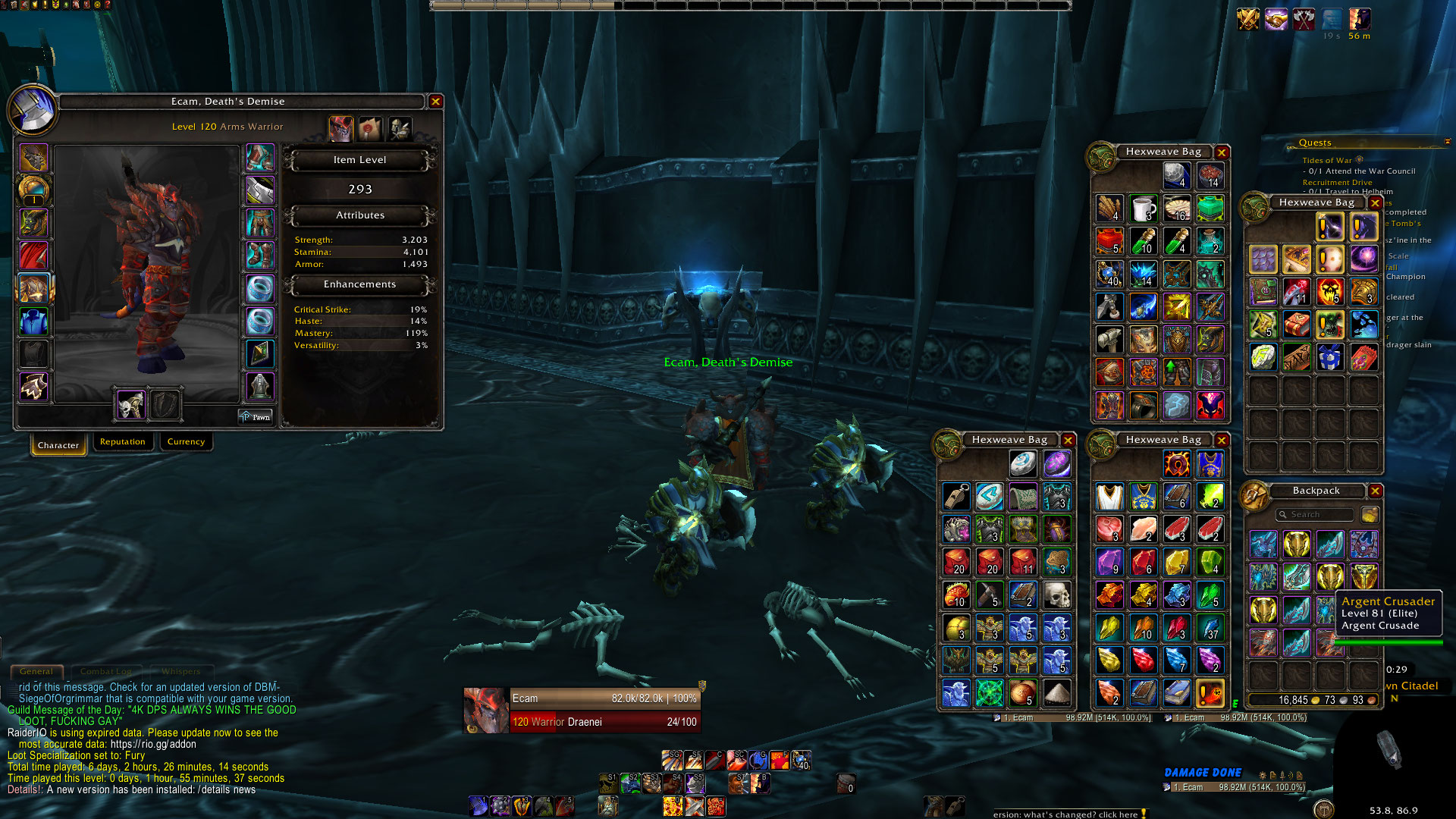Close the Backpack window

click(1375, 491)
